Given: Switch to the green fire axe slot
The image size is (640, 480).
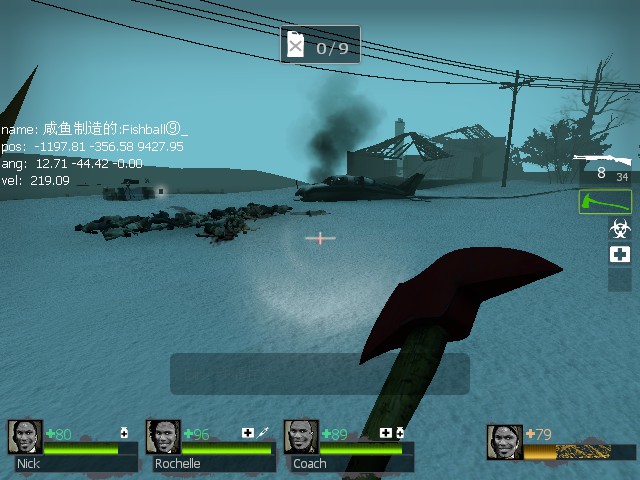Looking at the screenshot, I should pos(605,201).
